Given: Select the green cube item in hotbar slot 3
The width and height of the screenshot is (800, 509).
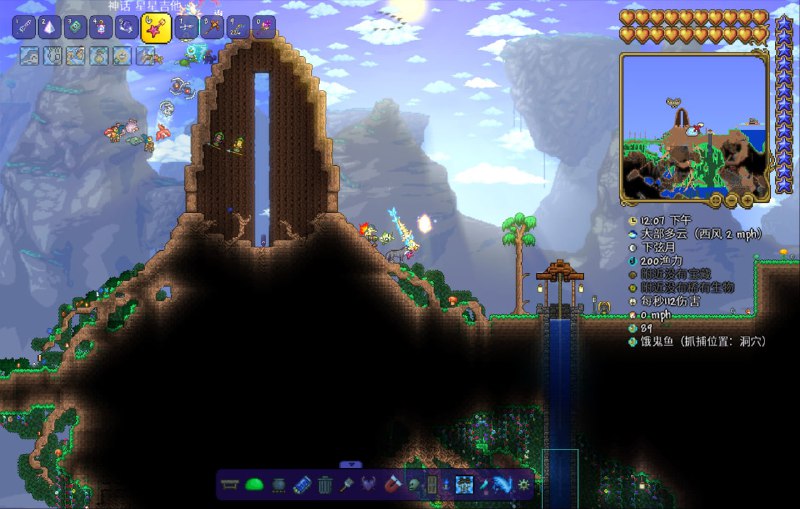Looking at the screenshot, I should 76,28.
